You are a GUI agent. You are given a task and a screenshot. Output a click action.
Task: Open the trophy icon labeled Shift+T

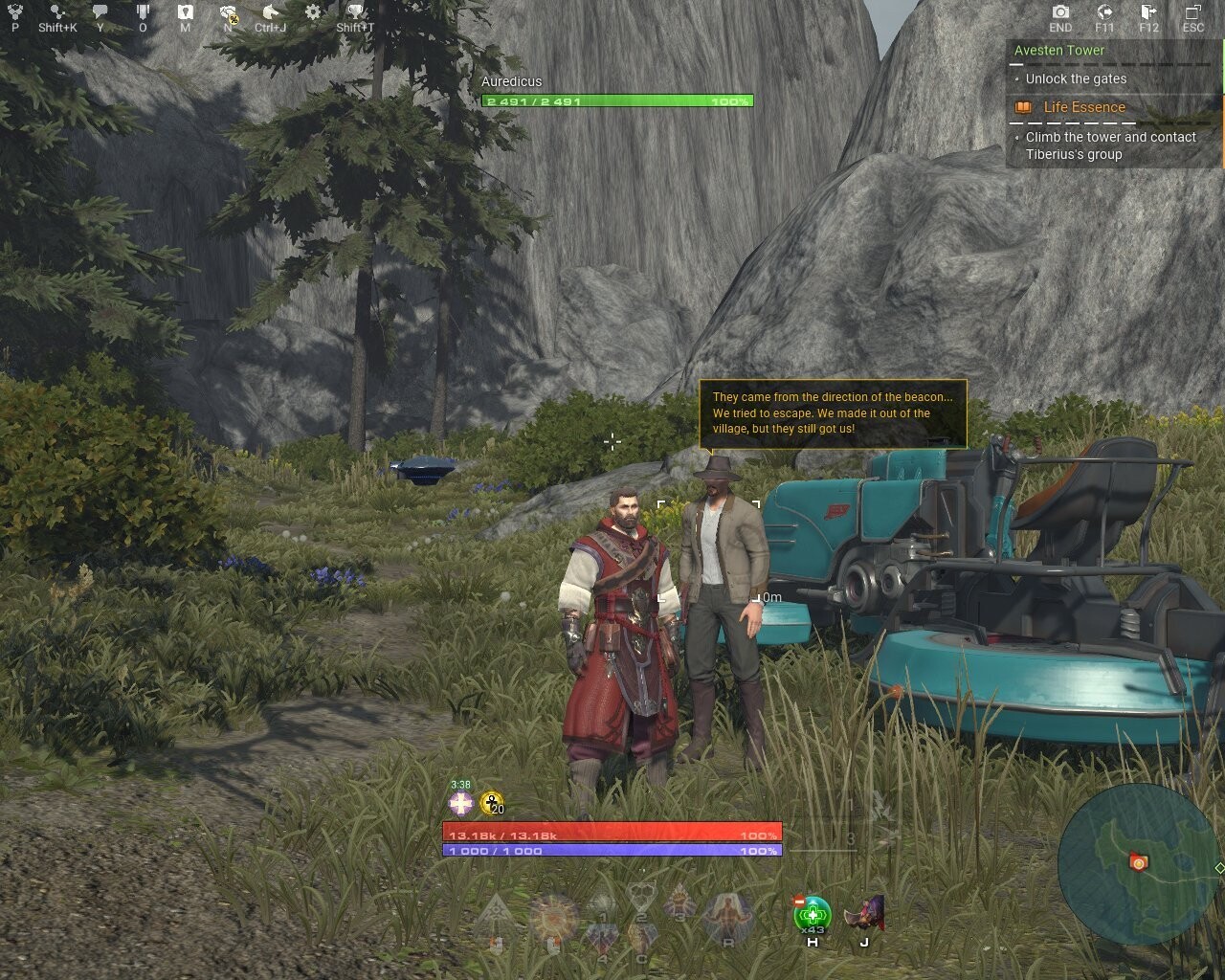coord(355,13)
